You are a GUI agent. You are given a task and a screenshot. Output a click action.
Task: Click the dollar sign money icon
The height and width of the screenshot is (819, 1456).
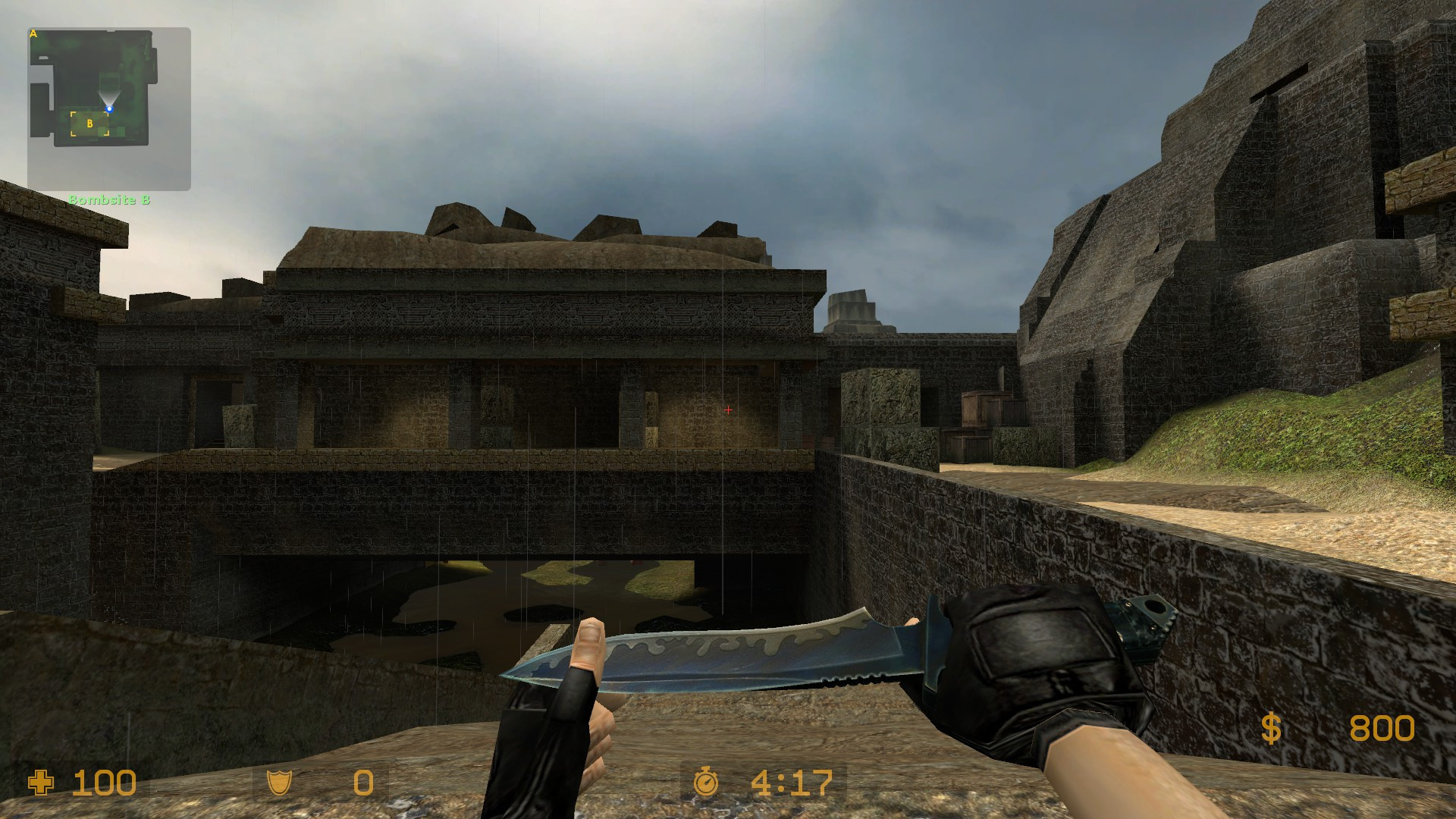click(1271, 728)
